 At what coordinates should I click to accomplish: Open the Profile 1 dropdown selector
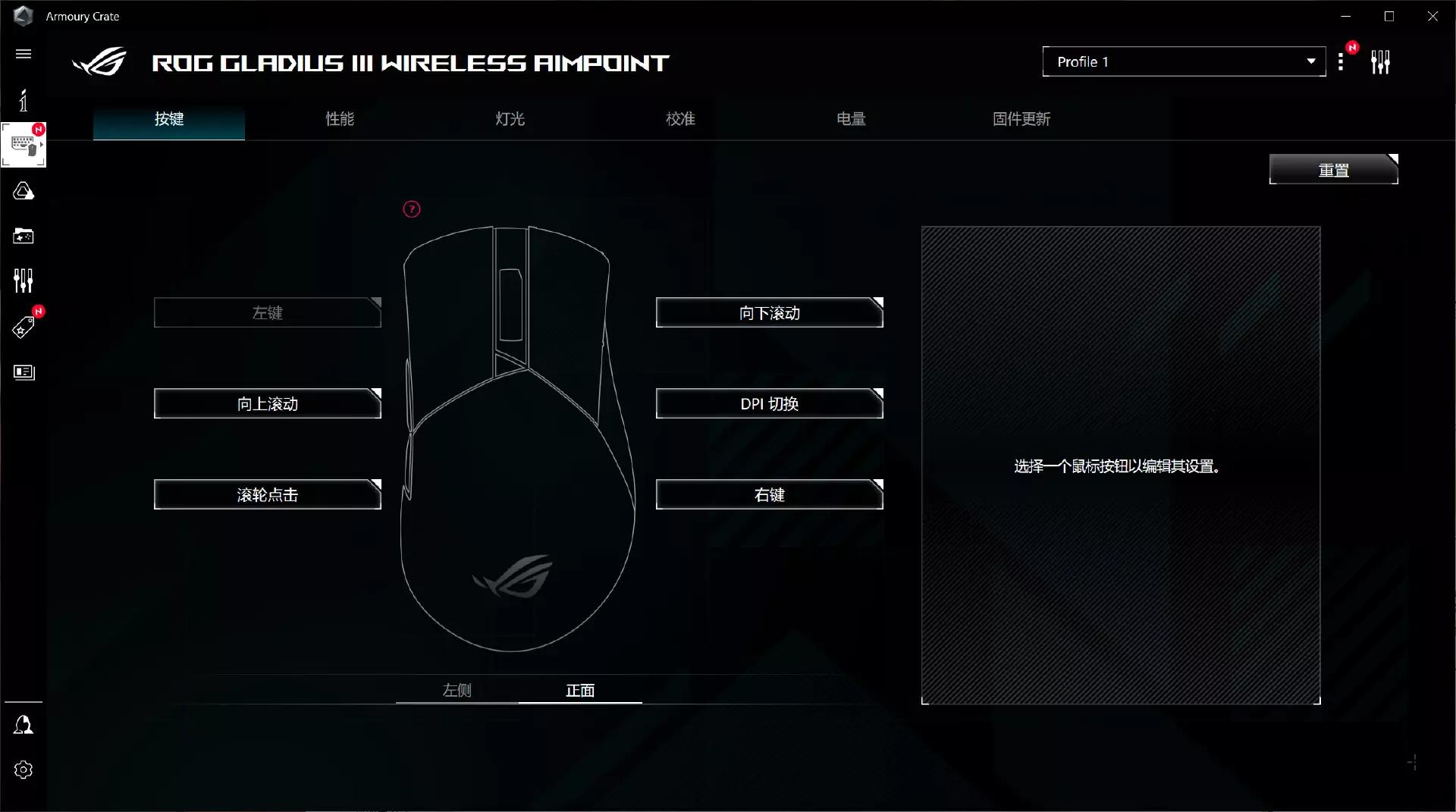(x=1183, y=61)
